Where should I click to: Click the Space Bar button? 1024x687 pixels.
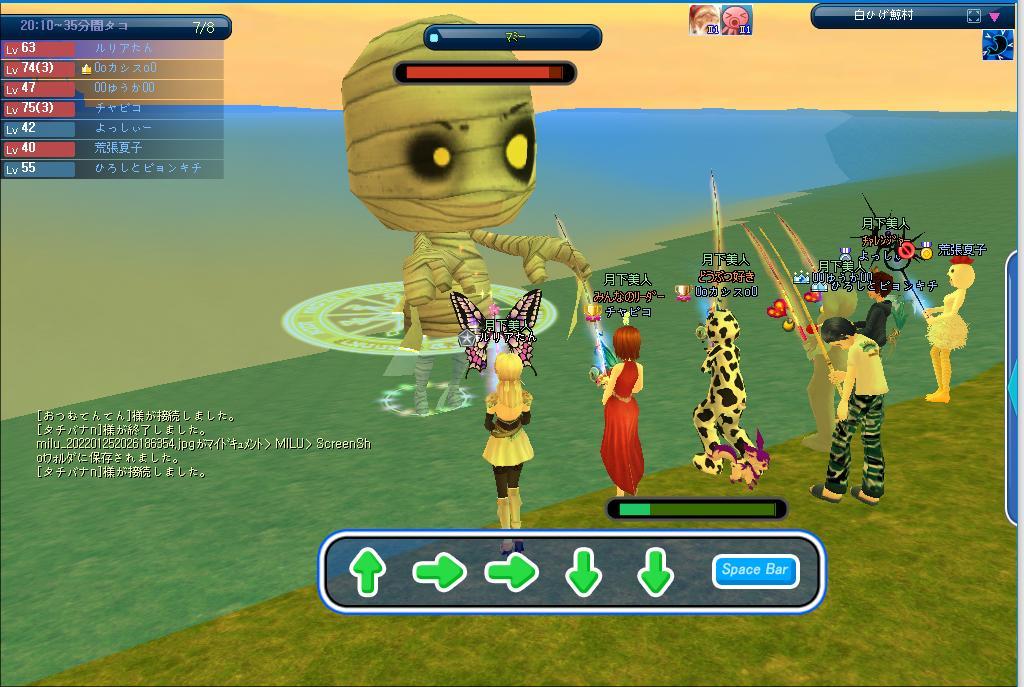tap(755, 570)
